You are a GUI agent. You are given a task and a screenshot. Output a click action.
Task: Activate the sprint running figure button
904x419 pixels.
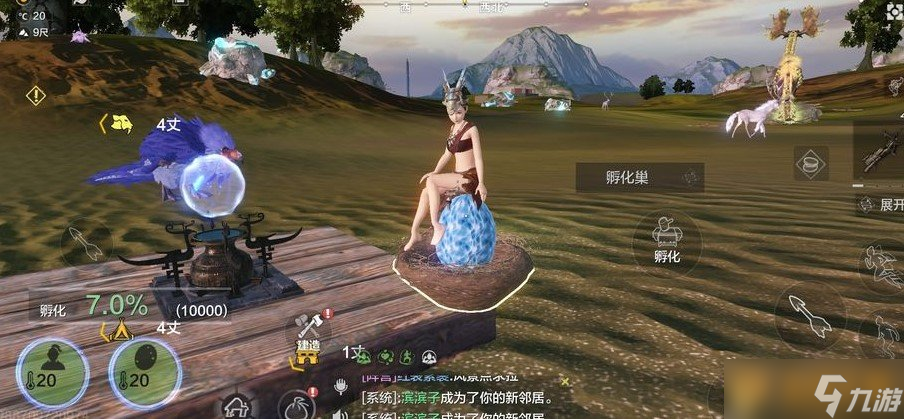[x=882, y=267]
